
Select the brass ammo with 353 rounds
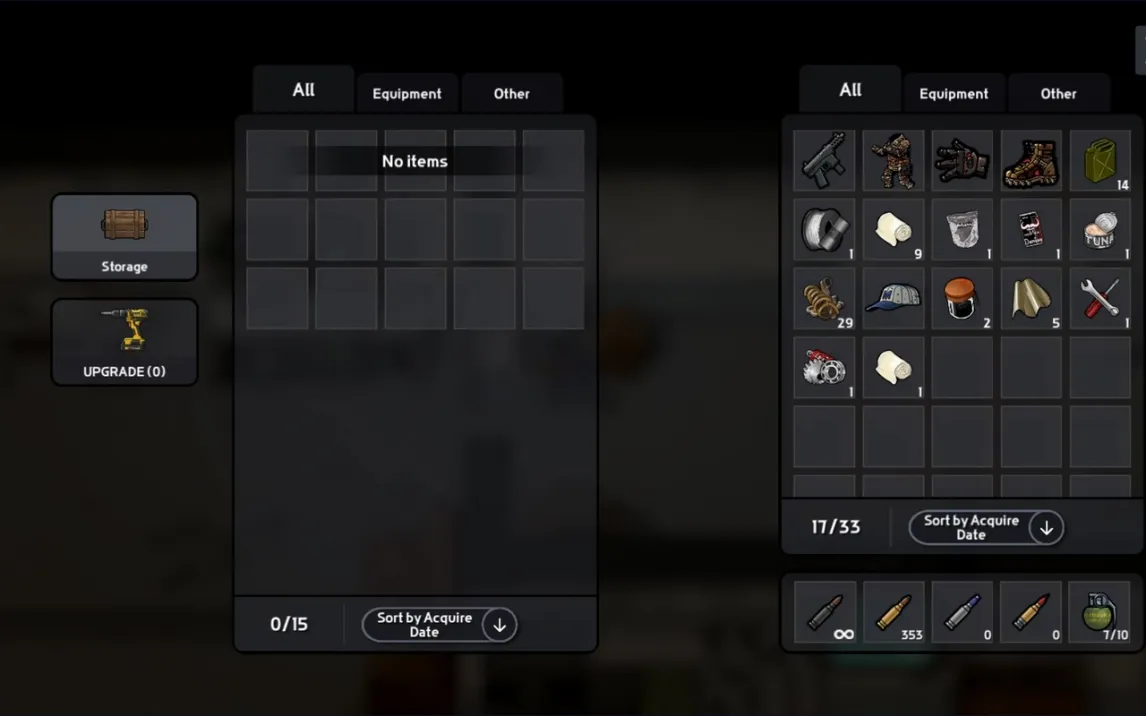[x=893, y=612]
